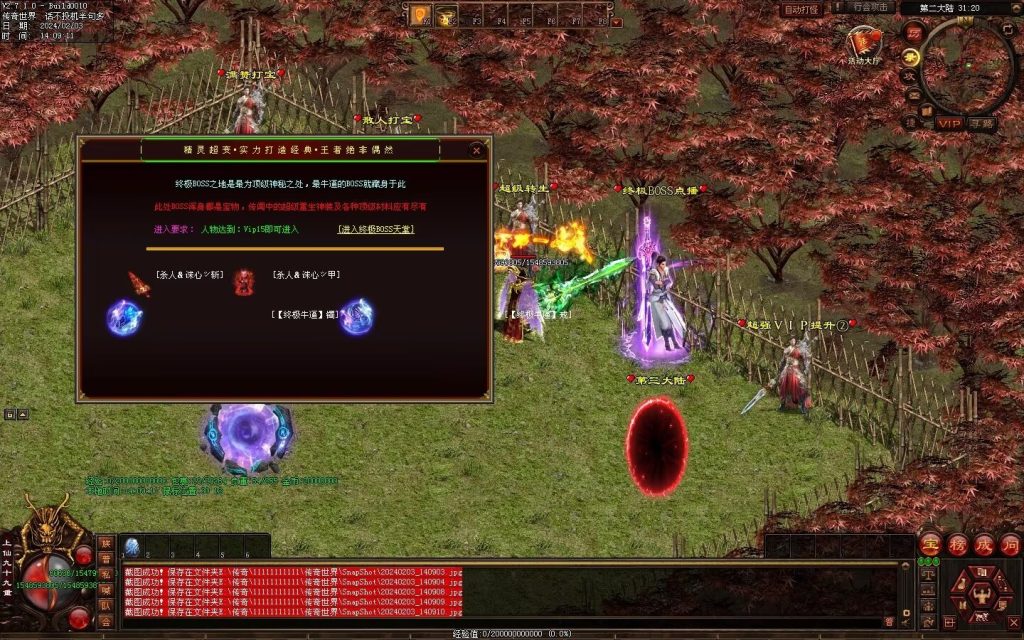Activate the 寻路 pathfinding button
The image size is (1024, 640).
(981, 123)
